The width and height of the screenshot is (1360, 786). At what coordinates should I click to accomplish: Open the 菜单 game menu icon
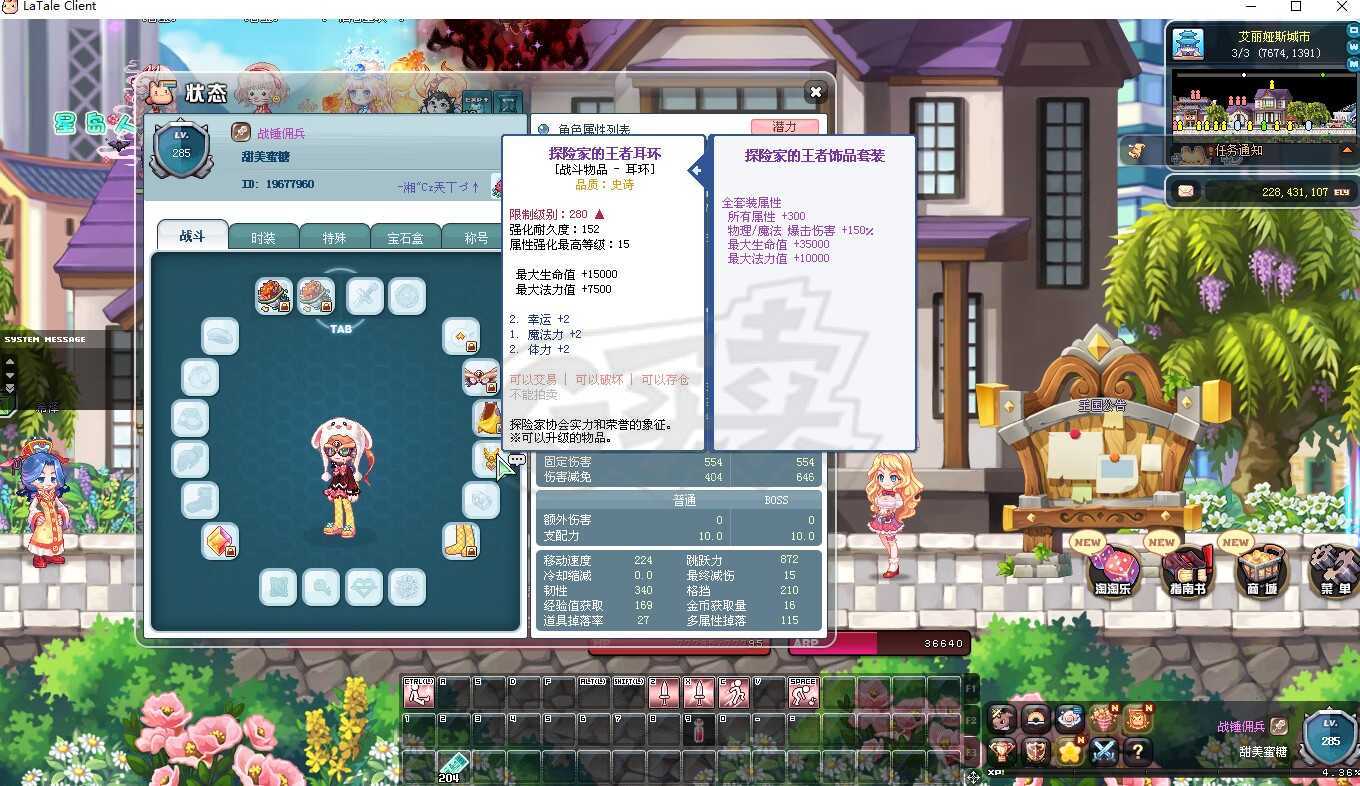pyautogui.click(x=1331, y=570)
